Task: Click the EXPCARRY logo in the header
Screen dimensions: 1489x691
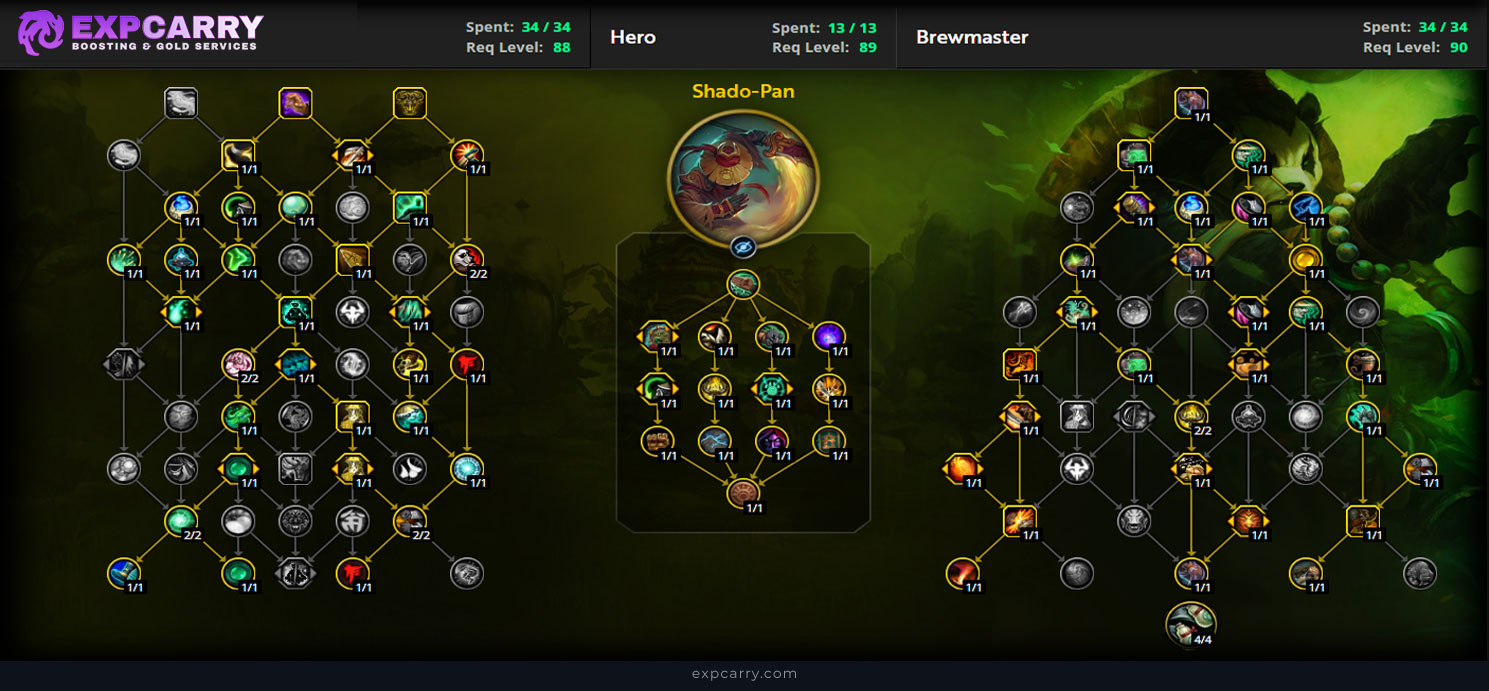Action: pos(141,32)
